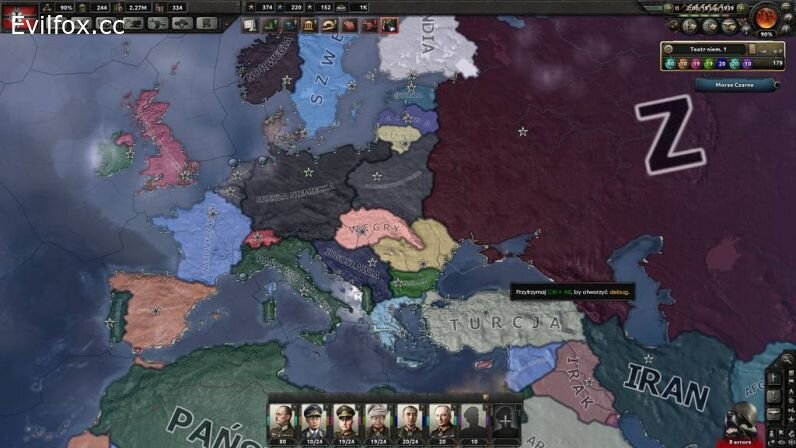Open the trade menu with the building icon
Image resolution: width=796 pixels, height=448 pixels.
coord(310,24)
